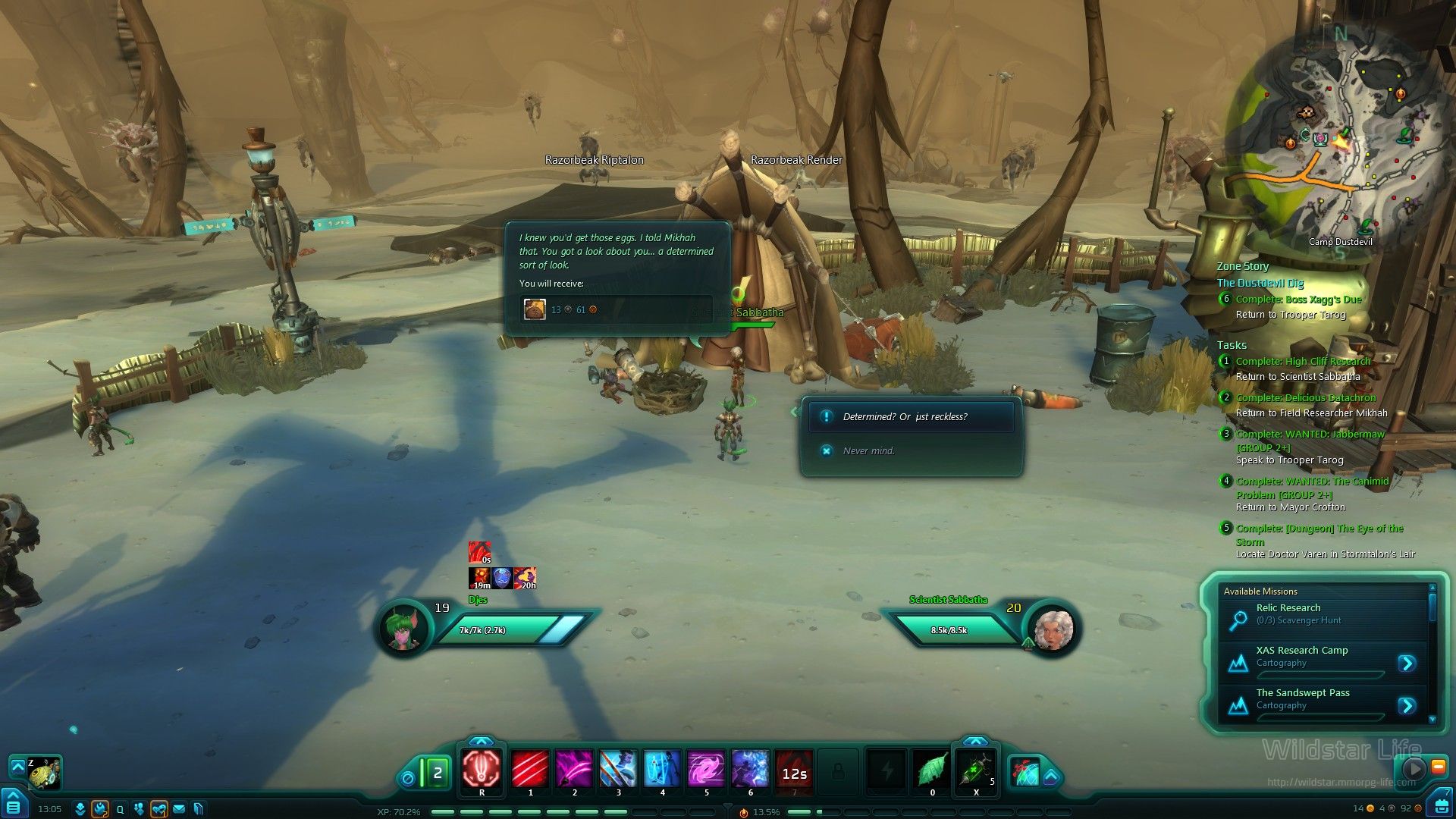This screenshot has width=1456, height=819.
Task: Select the High Cliff Research task
Action: coord(1303,362)
